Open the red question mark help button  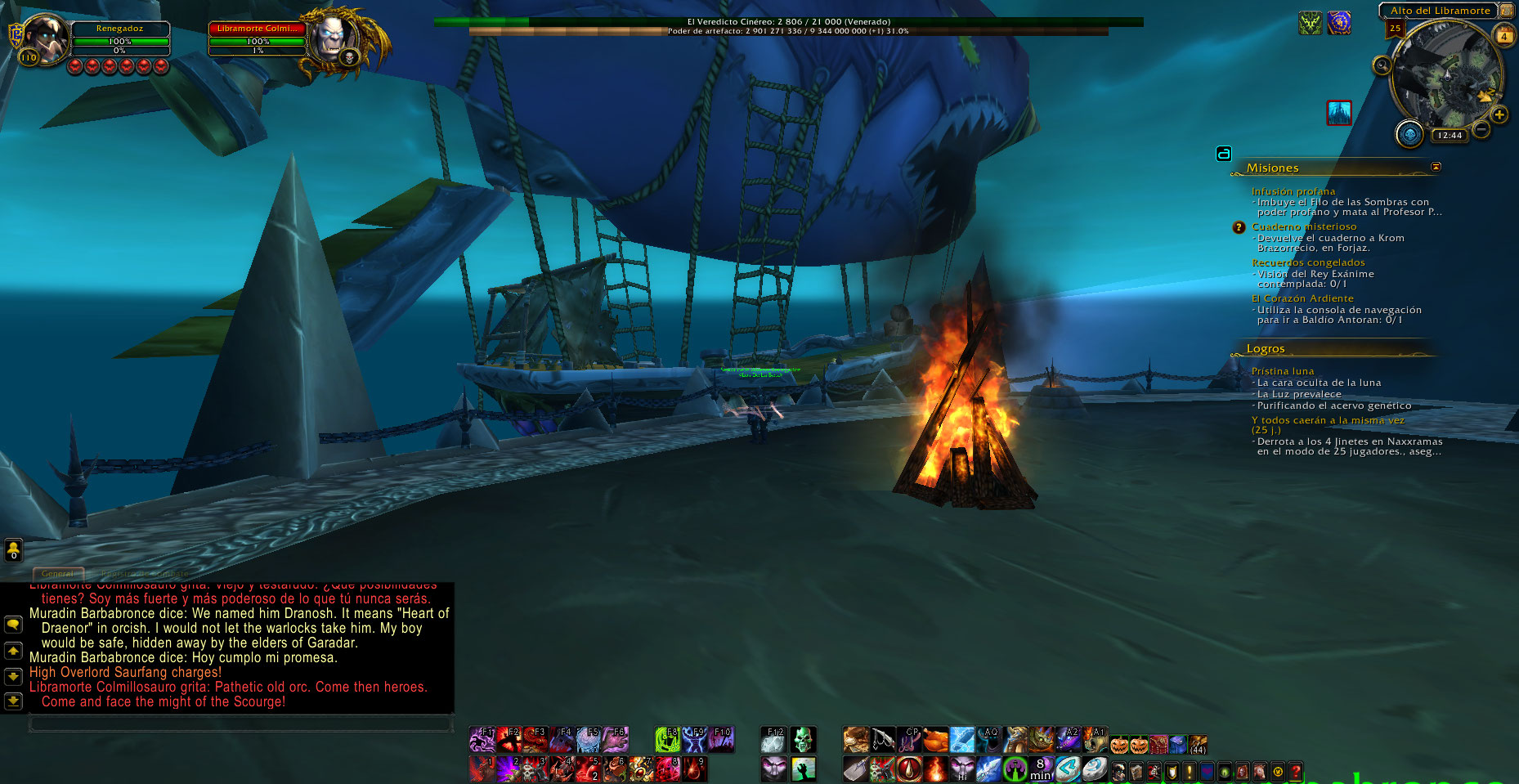point(1296,771)
